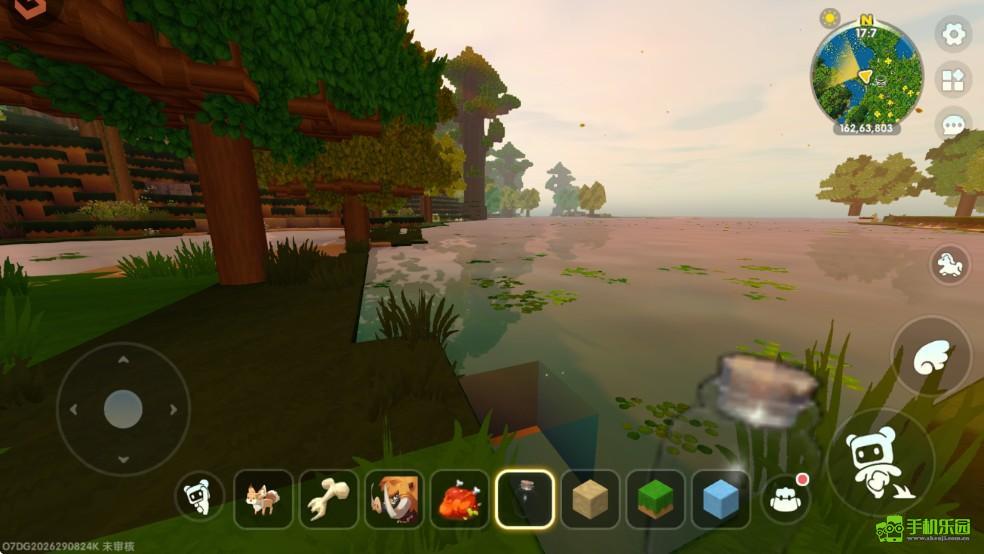The height and width of the screenshot is (554, 984).
Task: Open the four-shapes menu below the gear
Action: pos(953,80)
